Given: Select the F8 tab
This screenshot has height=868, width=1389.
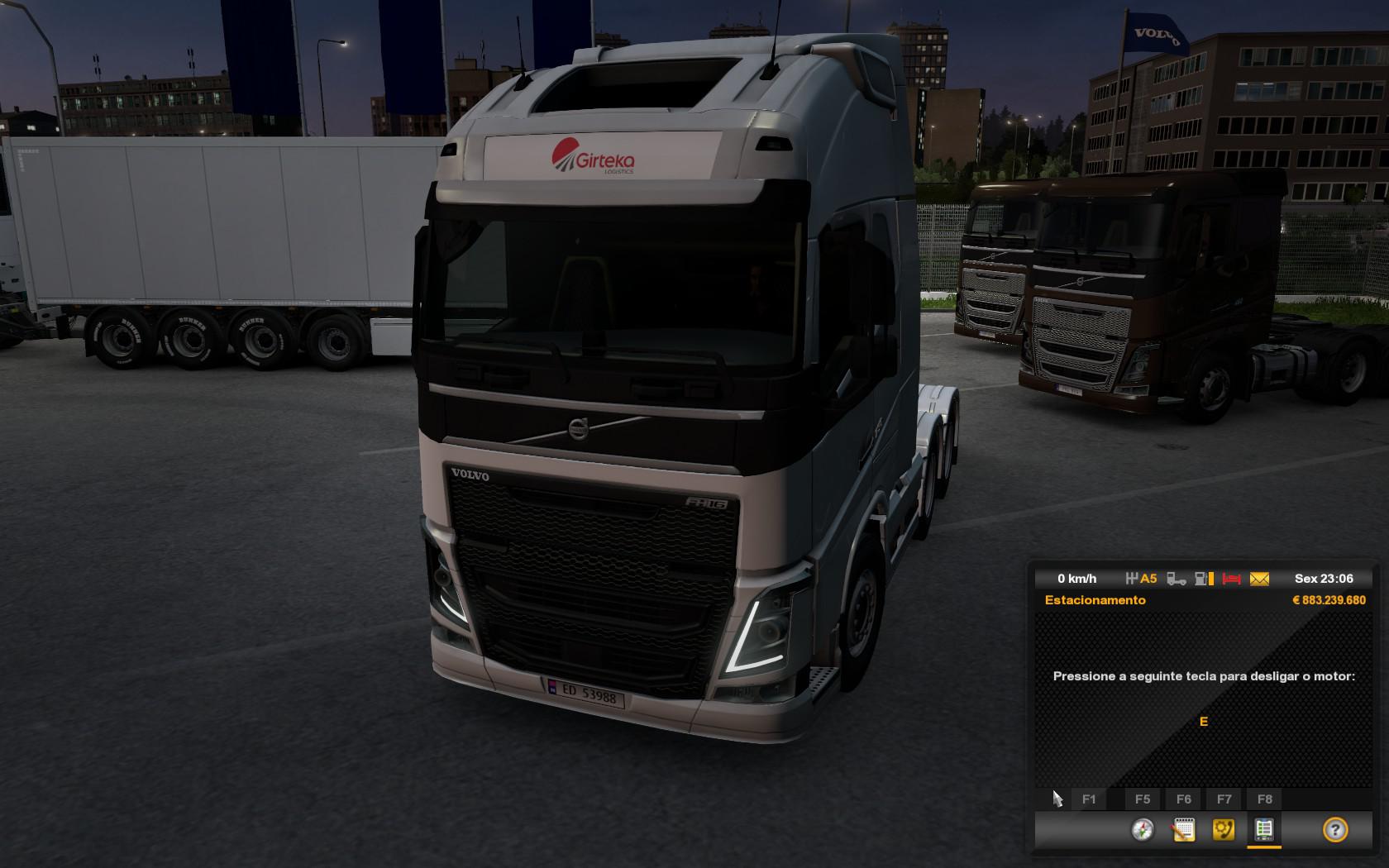Looking at the screenshot, I should [1263, 799].
